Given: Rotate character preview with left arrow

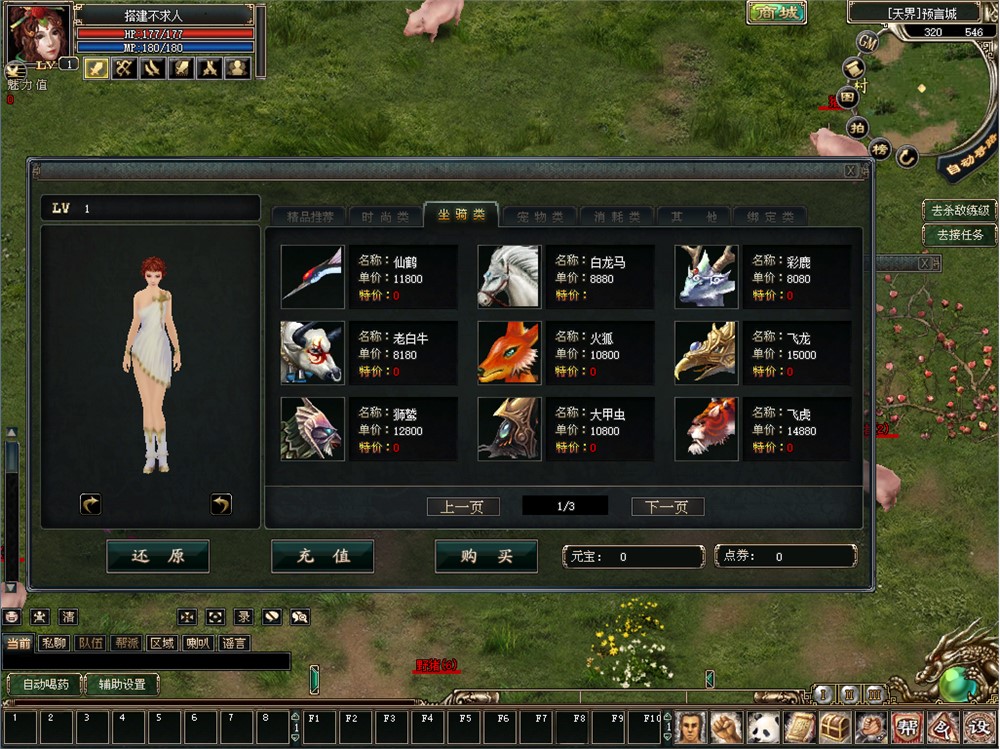Looking at the screenshot, I should 91,505.
